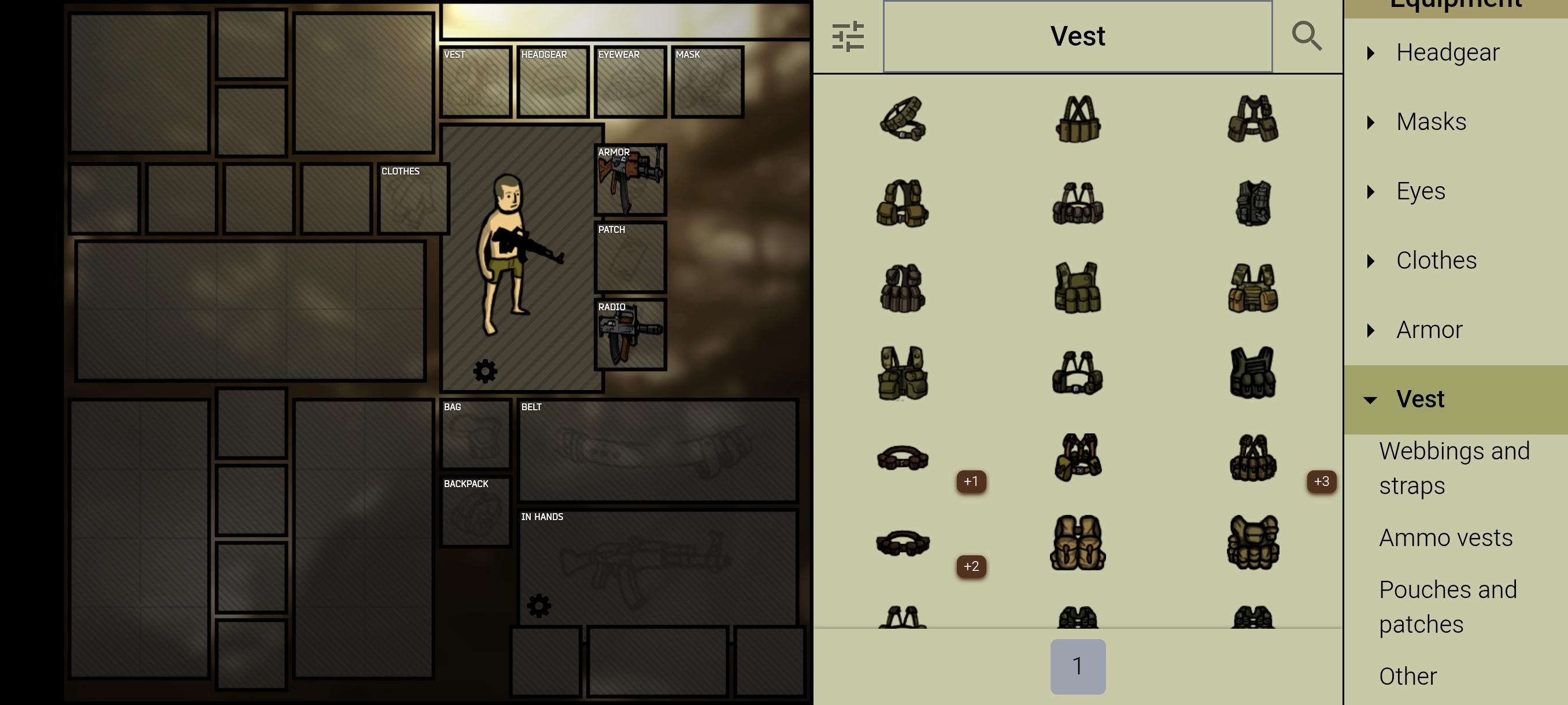
Task: Open the search filter options icon
Action: tap(849, 36)
